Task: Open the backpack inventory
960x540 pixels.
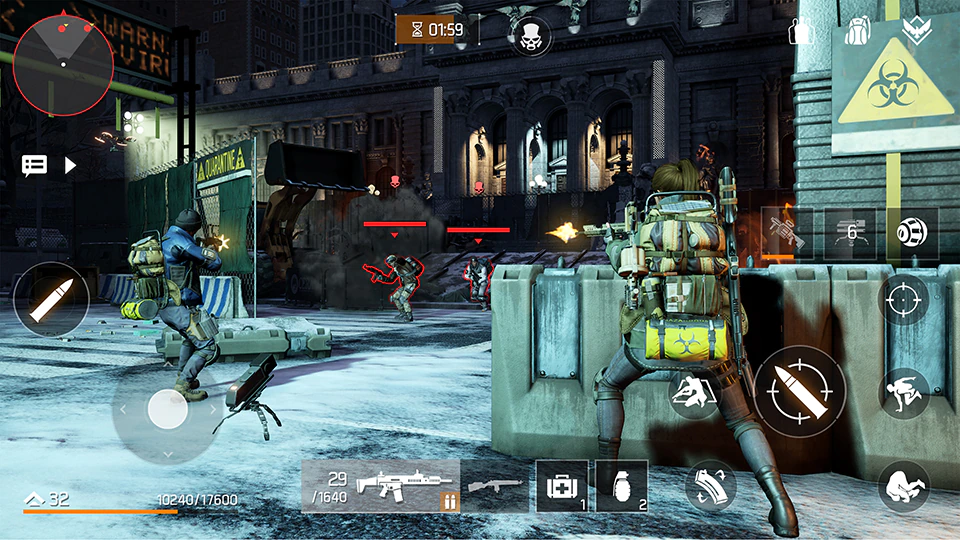Action: pyautogui.click(x=858, y=30)
